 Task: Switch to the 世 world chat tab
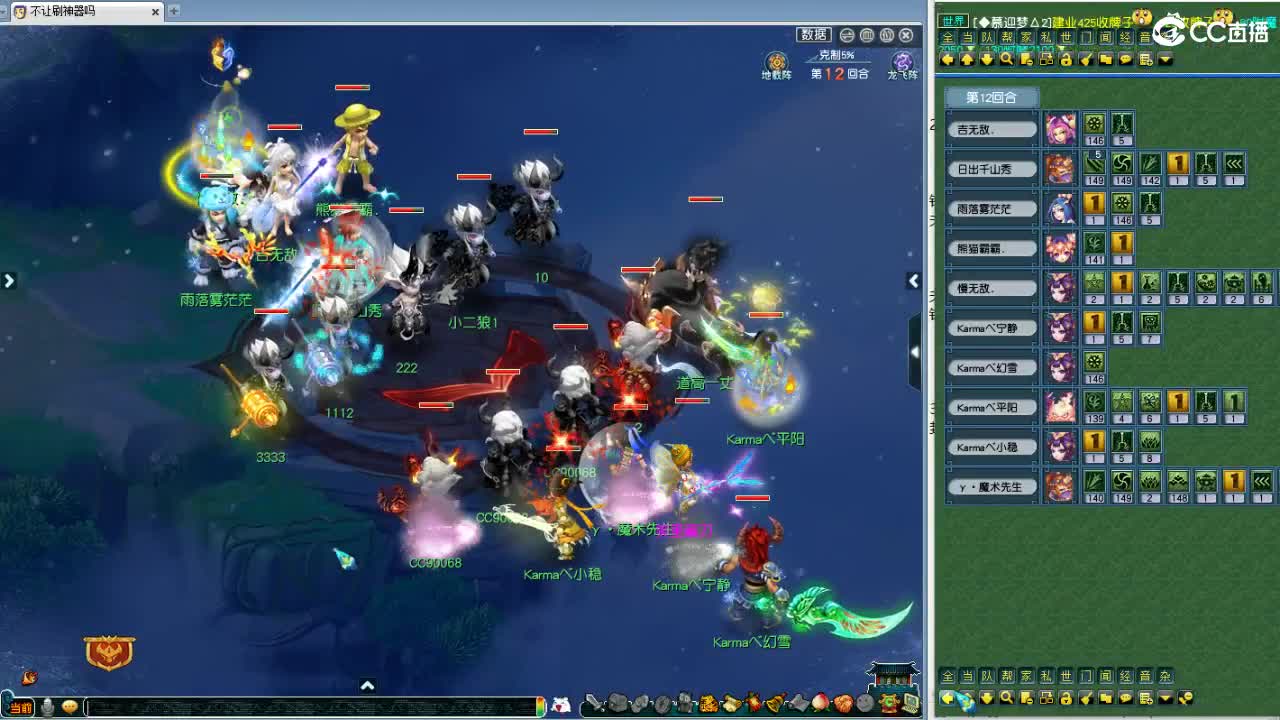tap(1064, 37)
